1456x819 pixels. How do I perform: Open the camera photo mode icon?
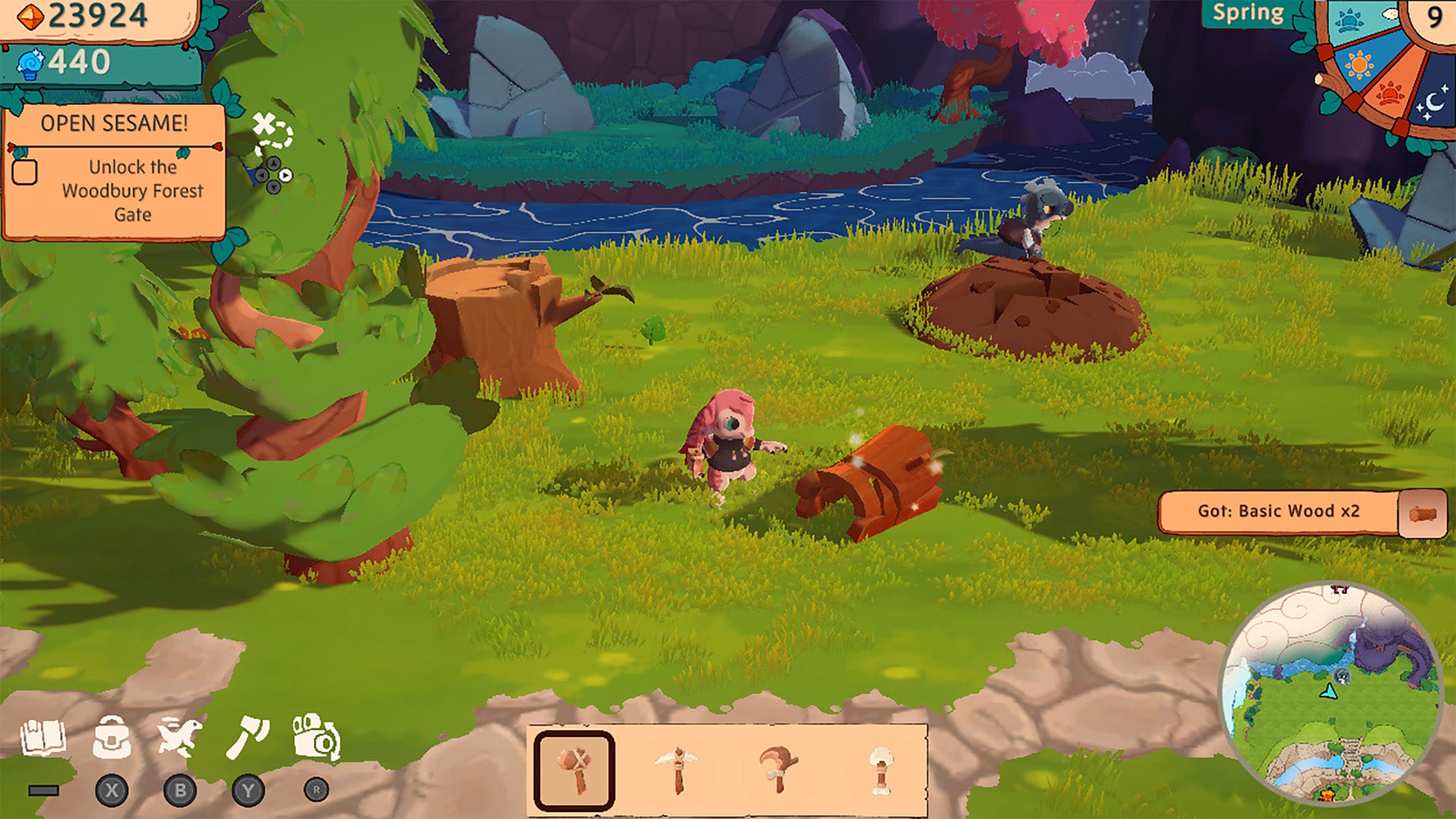pyautogui.click(x=316, y=738)
